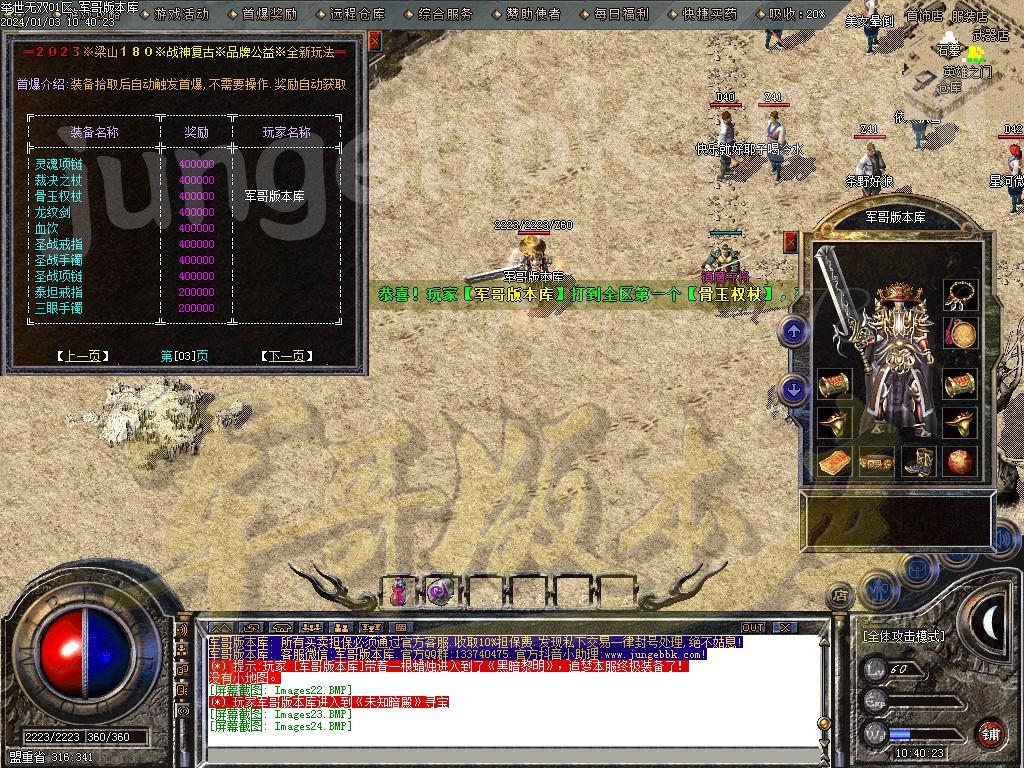Open the 铺 stall button
Viewport: 1024px width, 768px height.
point(989,732)
